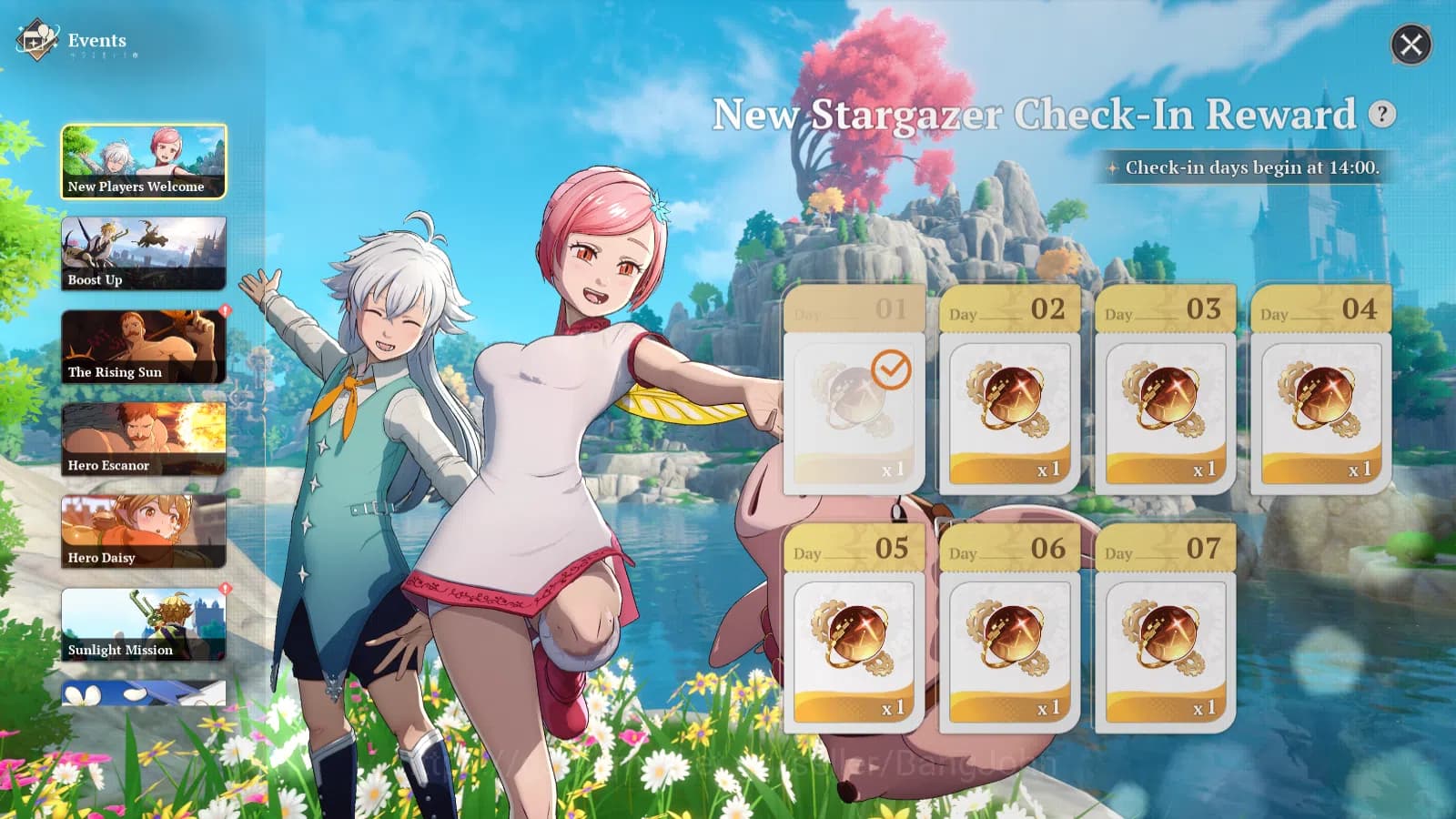Screen dimensions: 1456x819
Task: View the Hero Daisy event
Action: (x=143, y=530)
